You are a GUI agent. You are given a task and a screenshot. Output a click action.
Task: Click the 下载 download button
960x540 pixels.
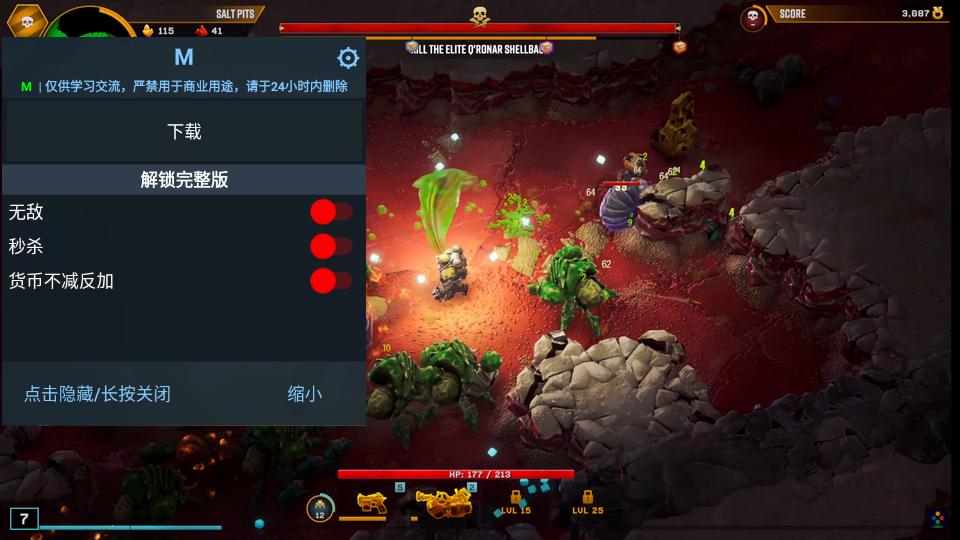pyautogui.click(x=184, y=131)
